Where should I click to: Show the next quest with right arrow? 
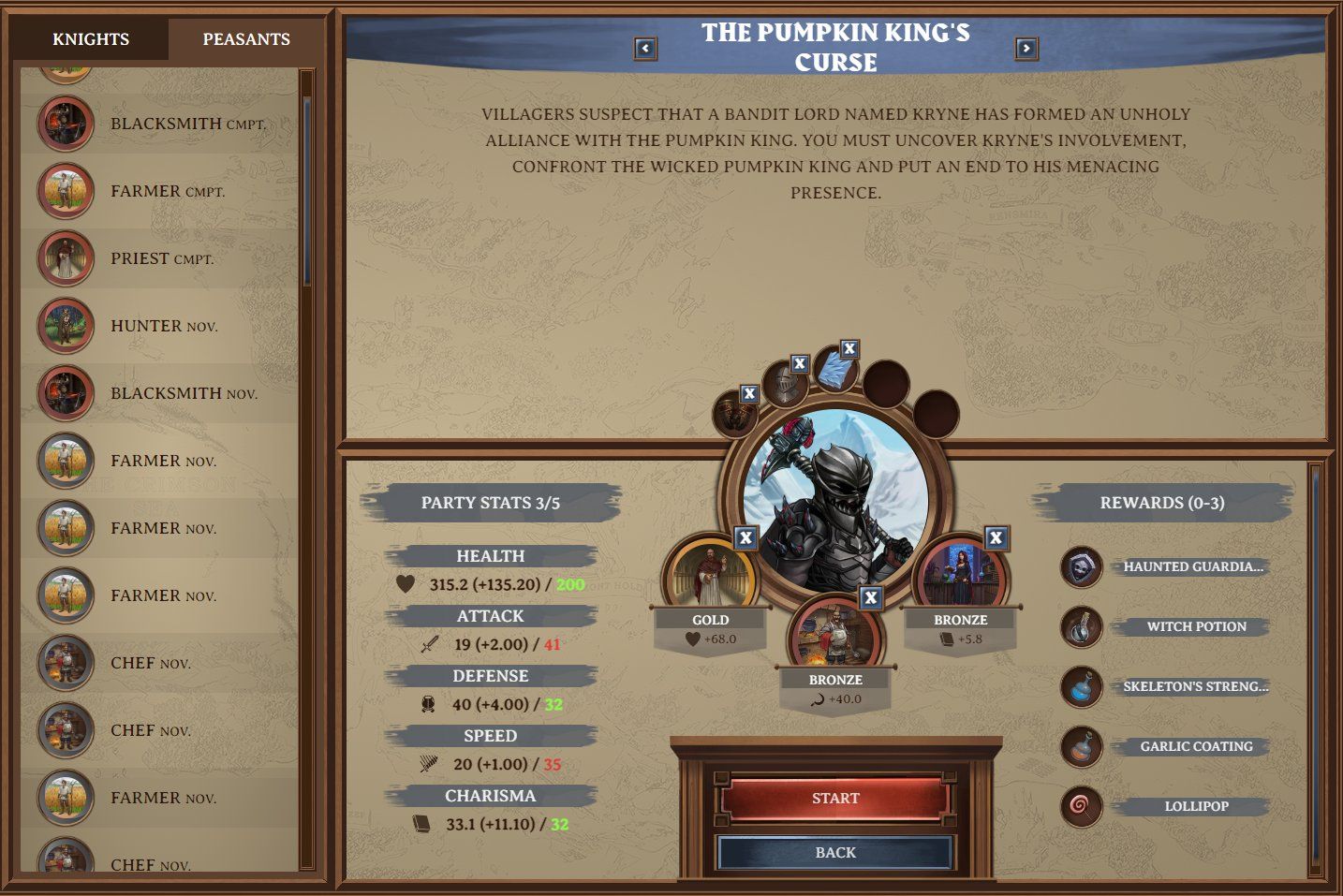(x=1026, y=48)
